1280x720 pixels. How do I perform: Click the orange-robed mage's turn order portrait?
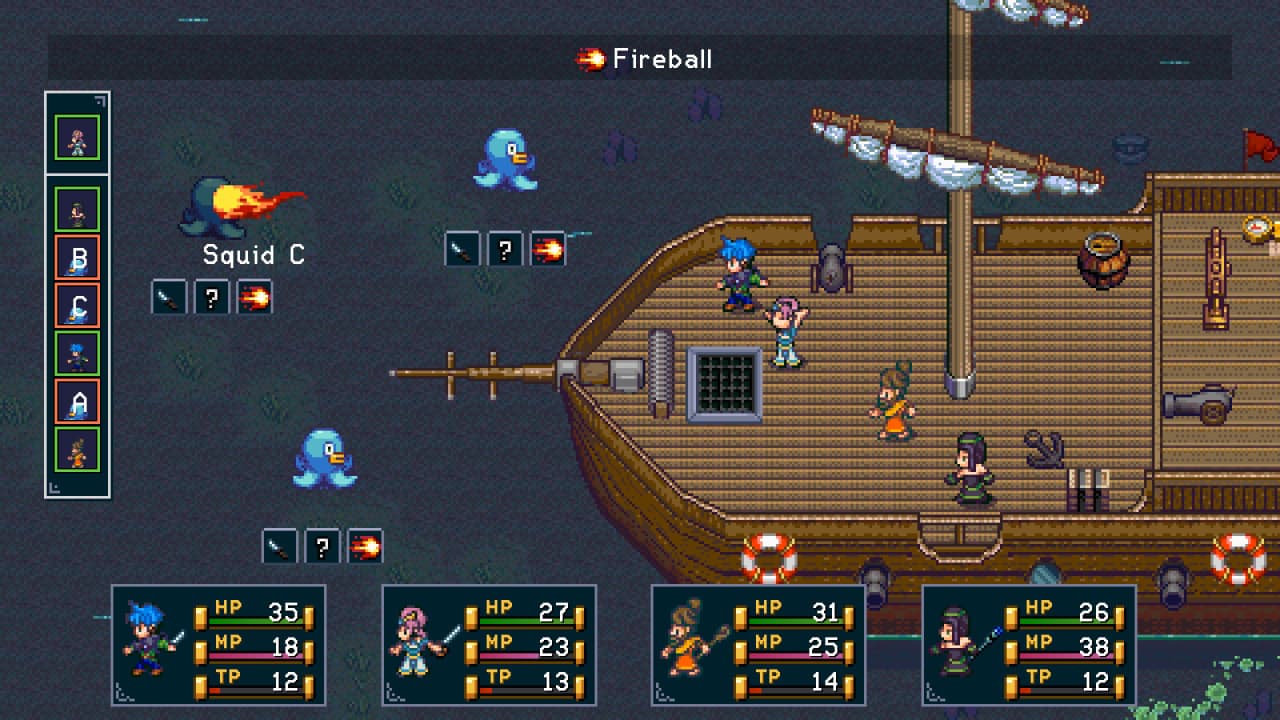pyautogui.click(x=77, y=450)
